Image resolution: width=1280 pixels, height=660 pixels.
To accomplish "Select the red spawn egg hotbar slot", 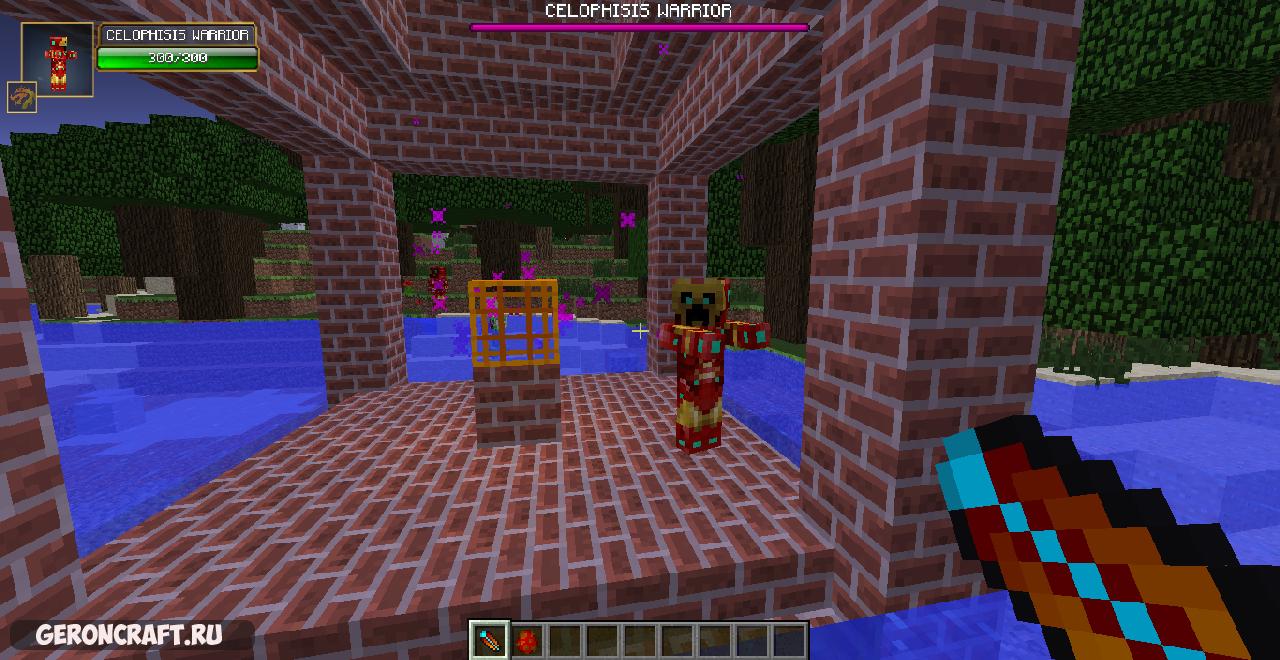I will [527, 640].
